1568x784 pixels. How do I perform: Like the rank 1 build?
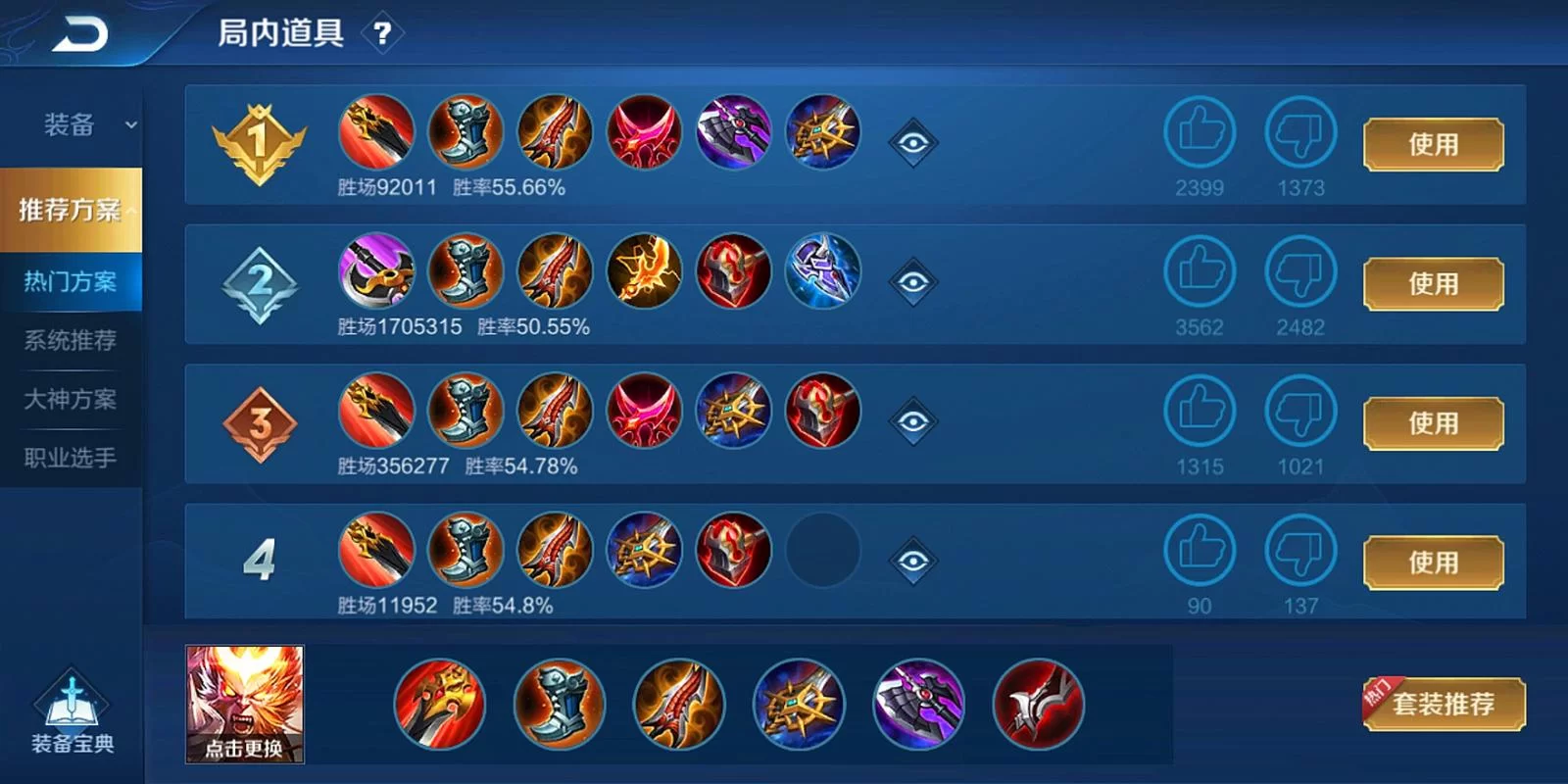click(1200, 132)
